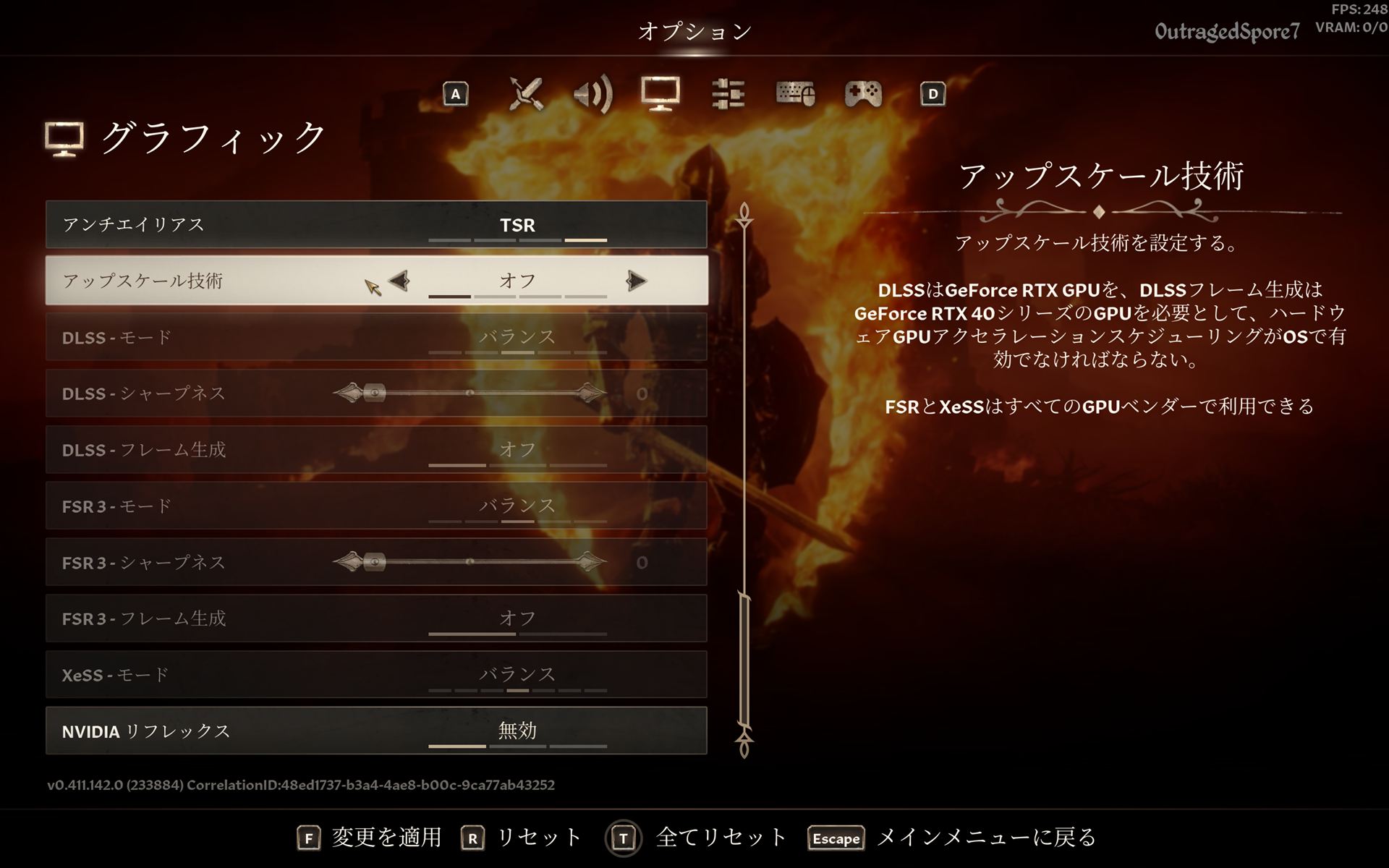Click 変更を適用 to apply changes
1389x868 pixels.
[386, 838]
